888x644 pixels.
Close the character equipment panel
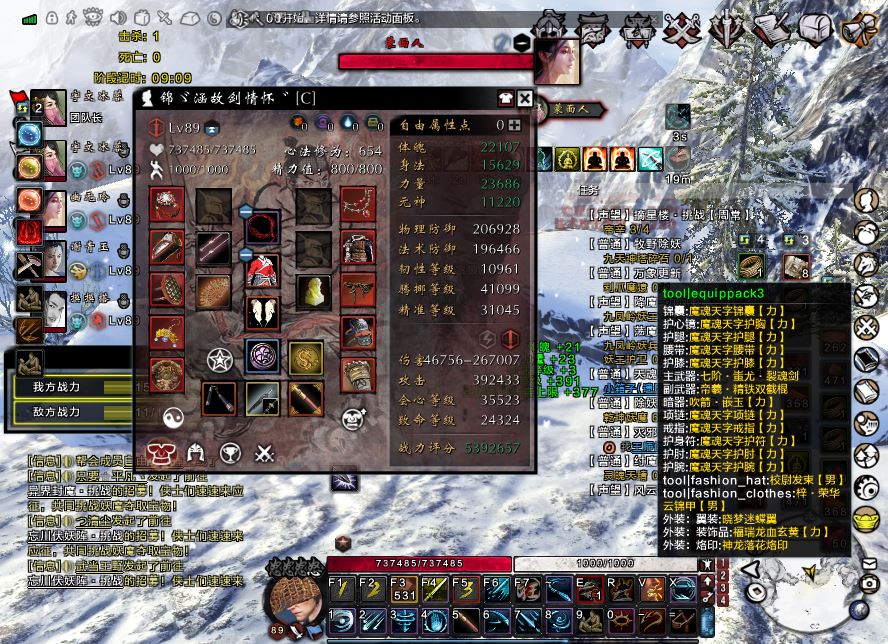[x=524, y=97]
